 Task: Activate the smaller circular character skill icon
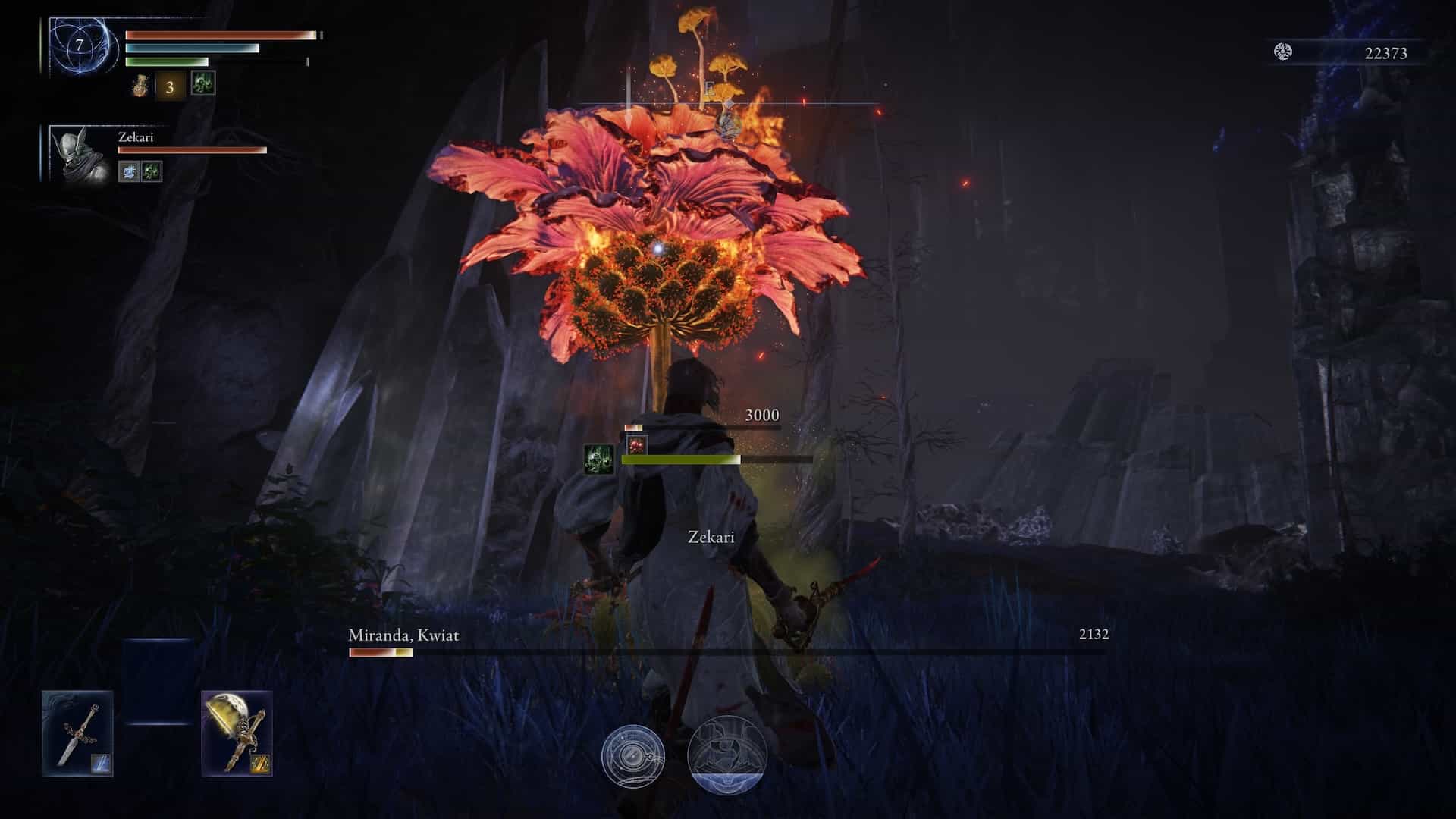[633, 756]
